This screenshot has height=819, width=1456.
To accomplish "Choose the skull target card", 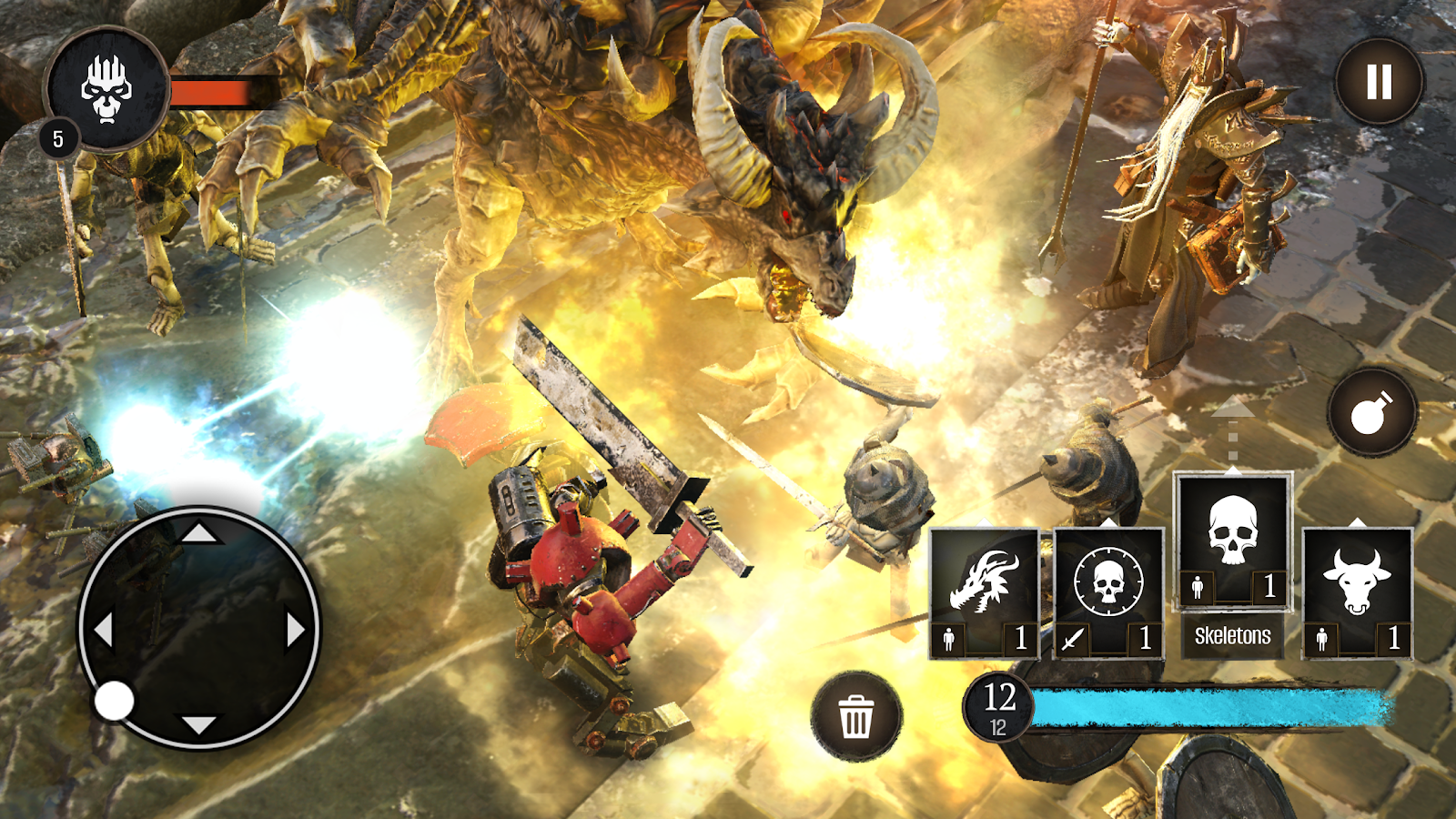I will coord(1108,591).
